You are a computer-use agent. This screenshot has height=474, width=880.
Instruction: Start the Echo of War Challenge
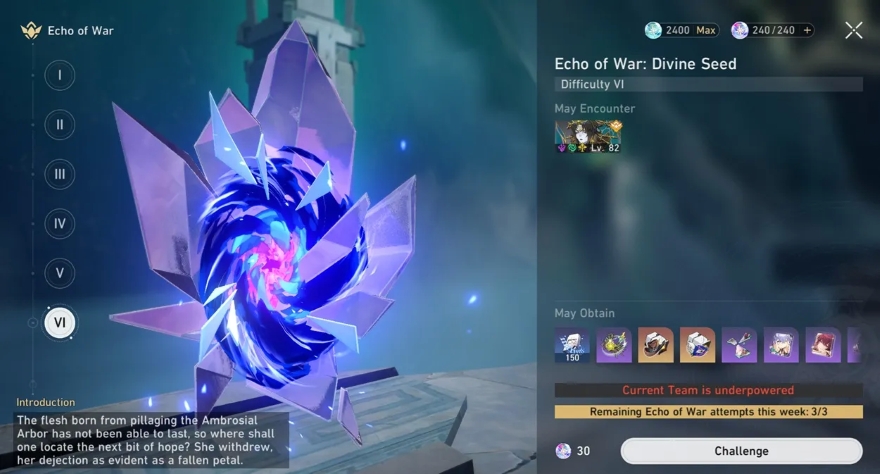[x=741, y=451]
